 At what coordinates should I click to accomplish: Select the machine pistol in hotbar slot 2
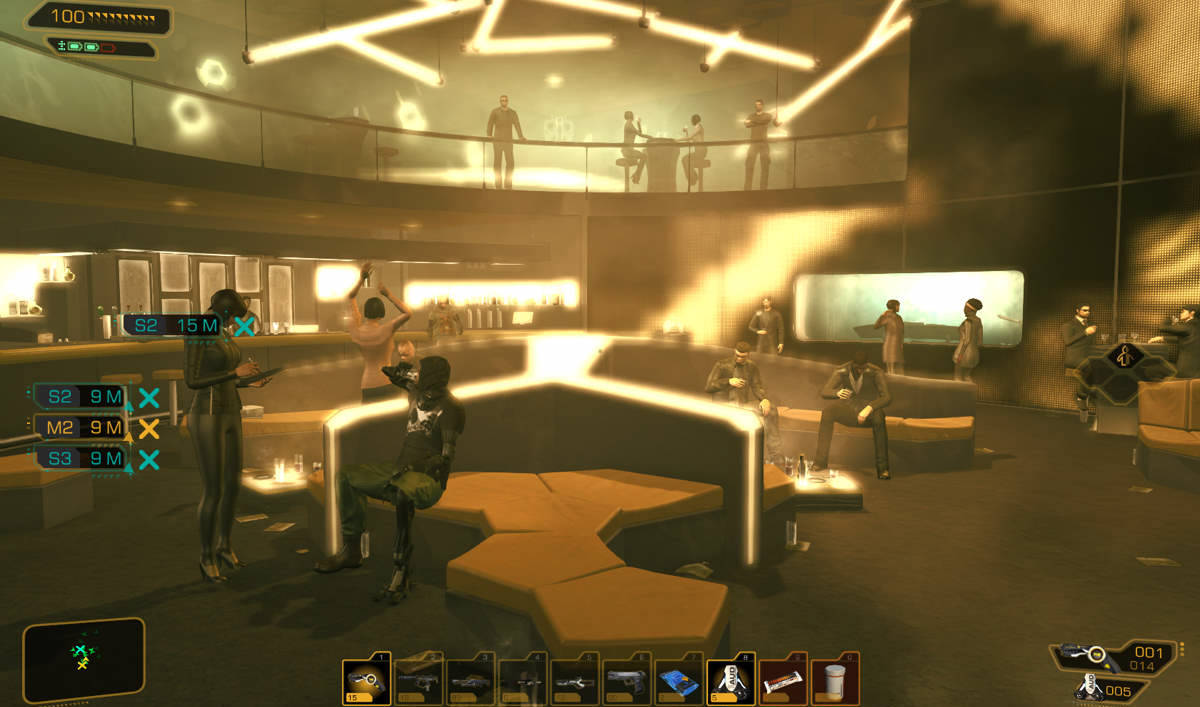[x=418, y=681]
